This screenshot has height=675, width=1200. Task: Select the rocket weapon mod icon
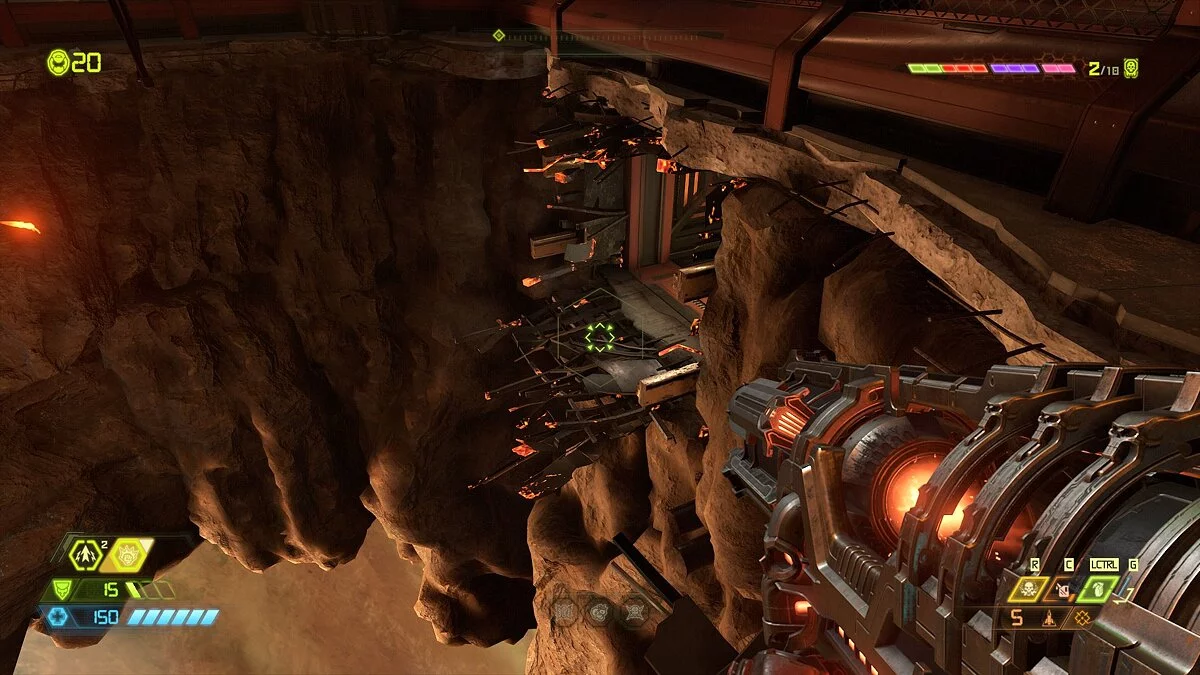coord(1048,619)
